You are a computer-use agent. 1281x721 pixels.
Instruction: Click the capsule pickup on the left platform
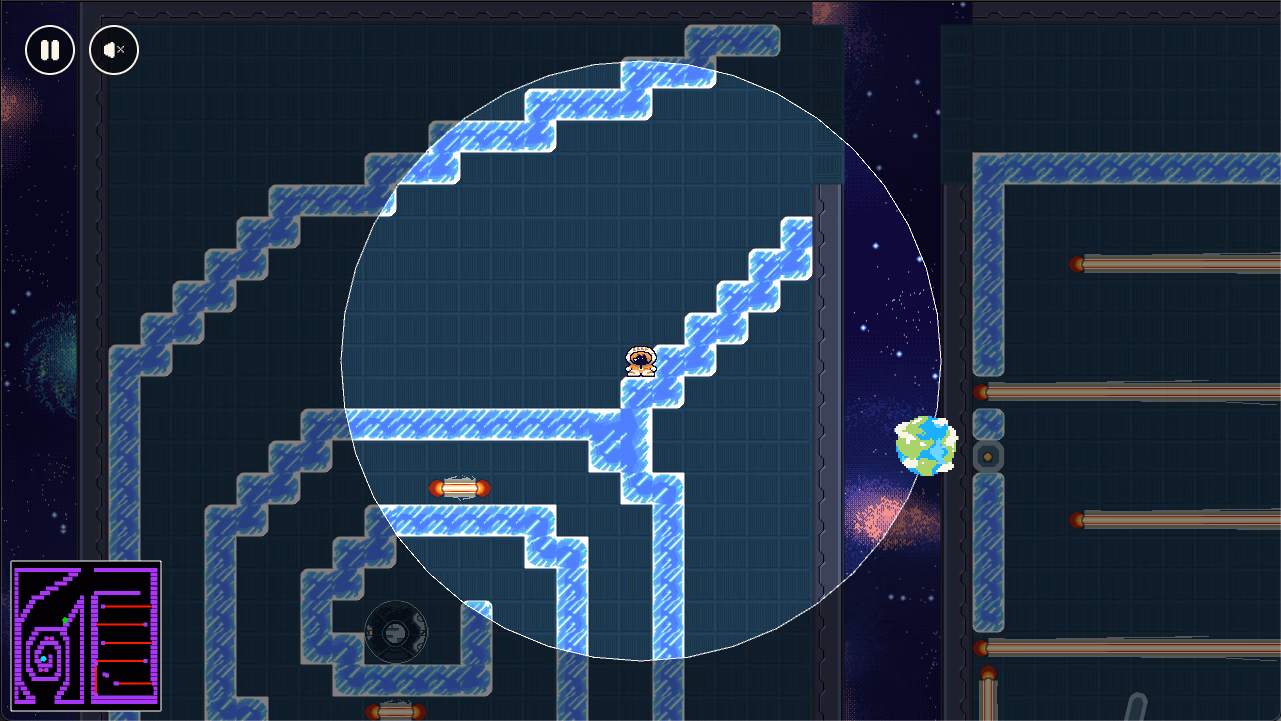(x=462, y=489)
